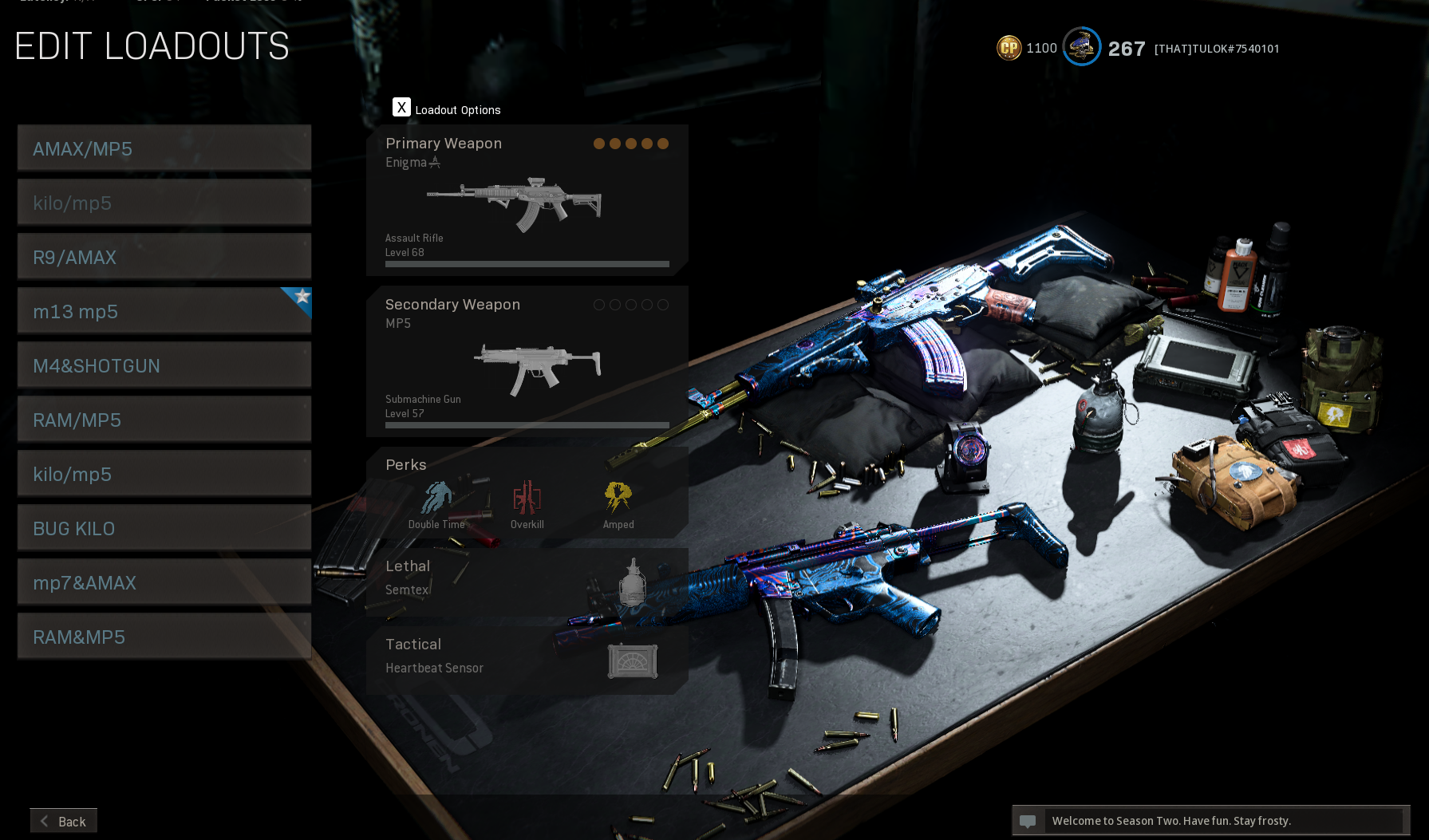
Task: Toggle the favorite star on m13 mp5 loadout
Action: tap(301, 297)
